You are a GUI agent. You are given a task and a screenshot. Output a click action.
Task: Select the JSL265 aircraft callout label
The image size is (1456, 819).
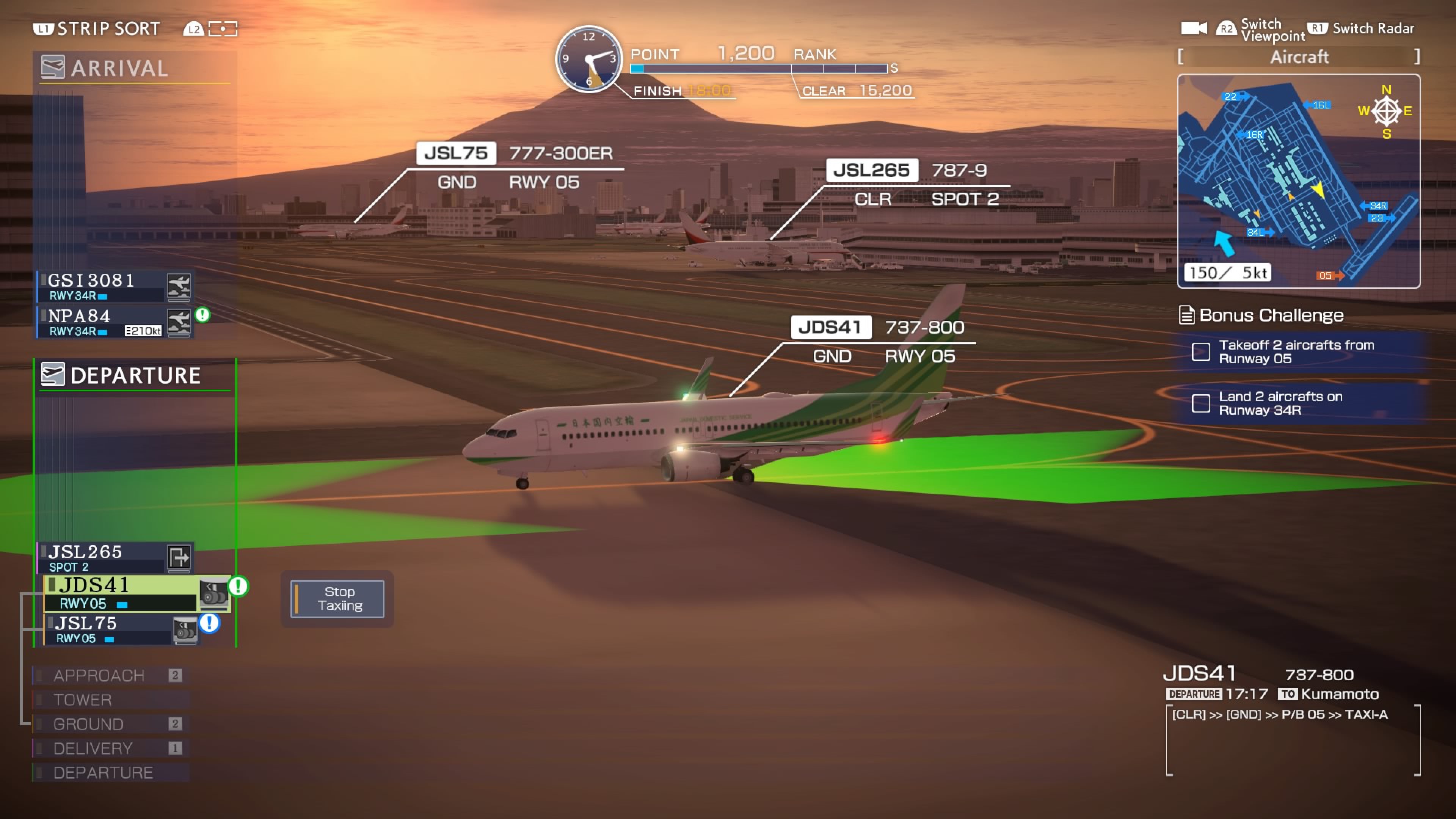[871, 170]
